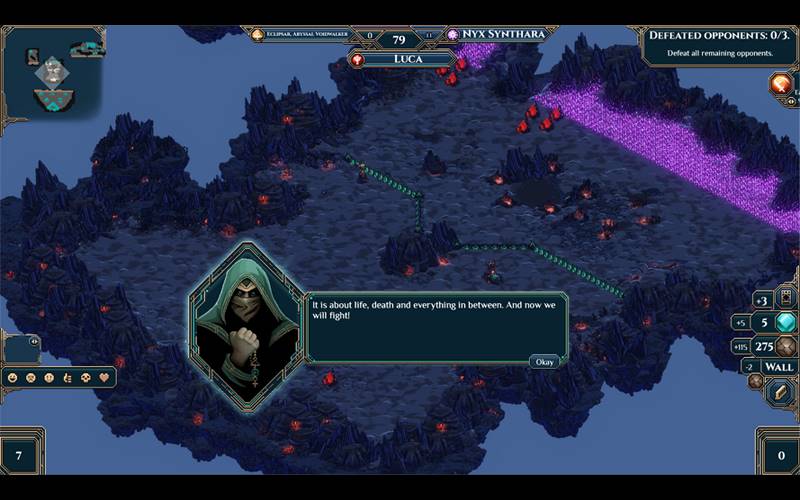Click the quill icon button
This screenshot has height=500, width=800.
[781, 392]
